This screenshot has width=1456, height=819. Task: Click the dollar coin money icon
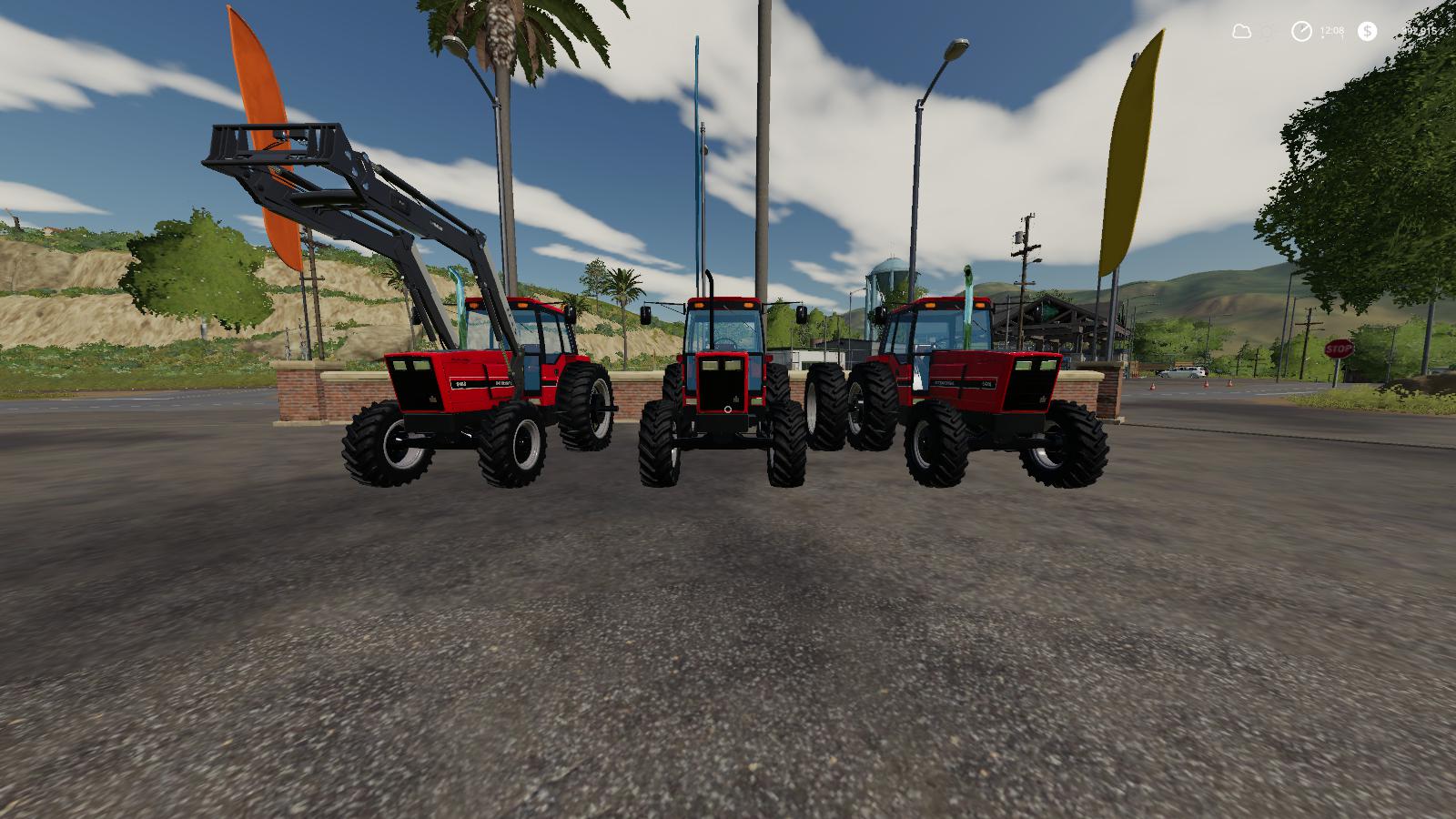pos(1367,31)
